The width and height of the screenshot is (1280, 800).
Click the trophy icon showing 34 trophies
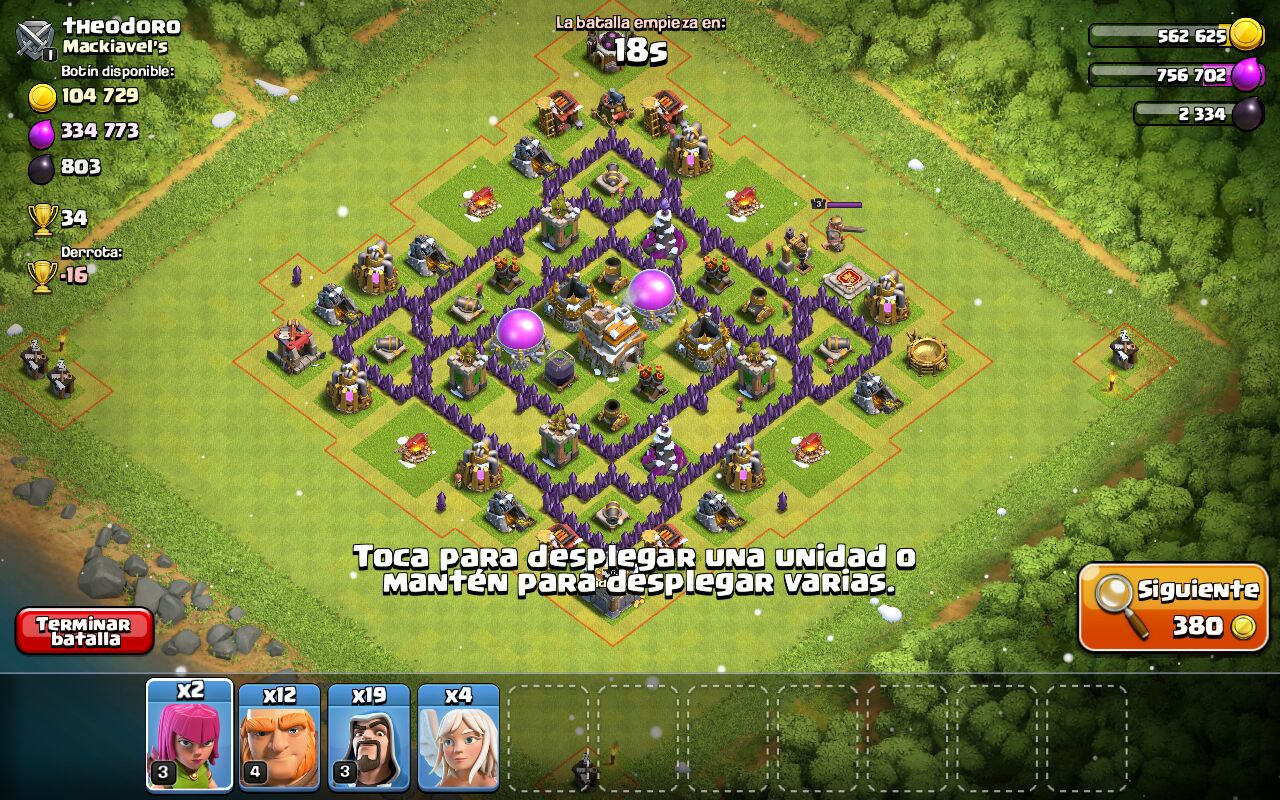(42, 216)
